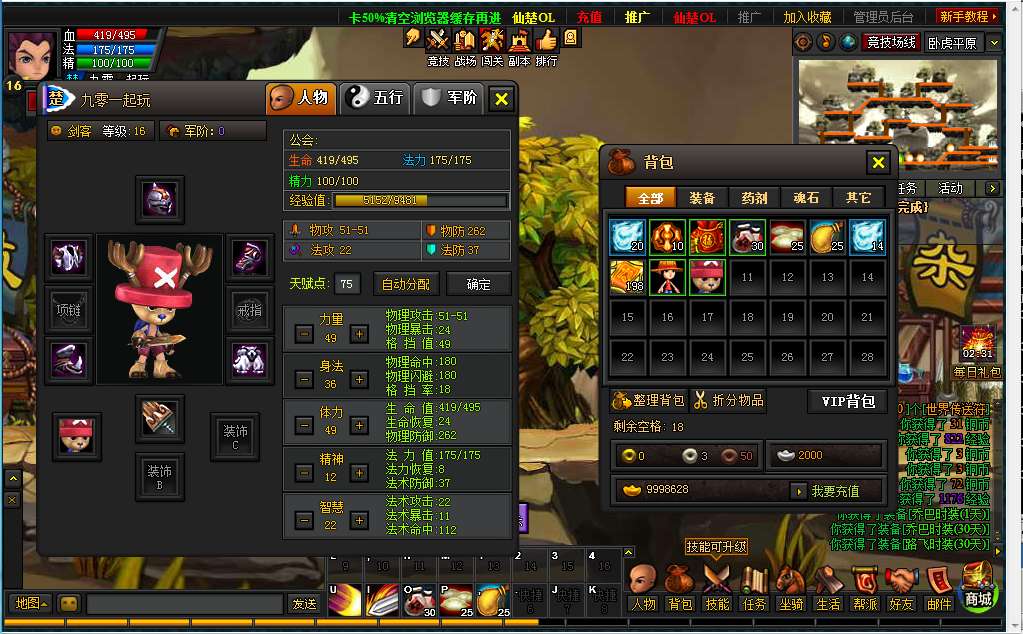Click the 发送 chat button
The image size is (1023, 634).
[x=304, y=604]
